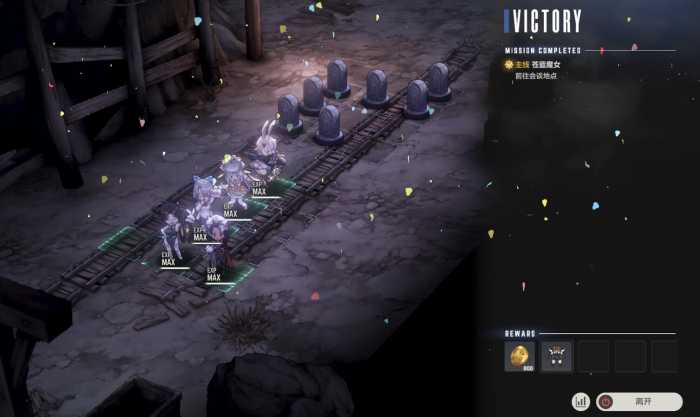Screen dimensions: 700x417
Task: Select the completed main quest 苍蓝魔女
Action: point(540,64)
